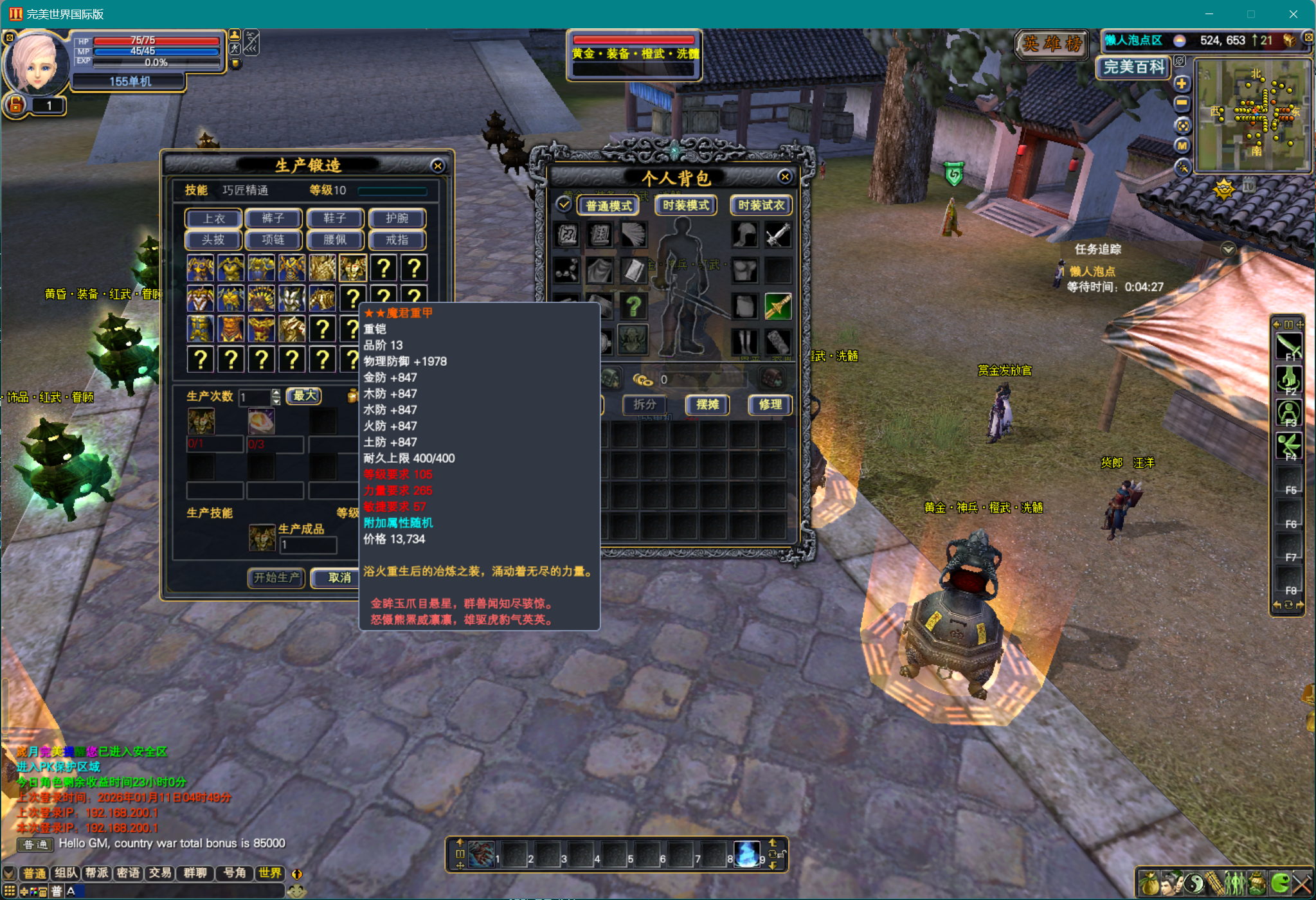This screenshot has width=1316, height=900.
Task: Switch inventory to 时装模式
Action: (x=685, y=205)
